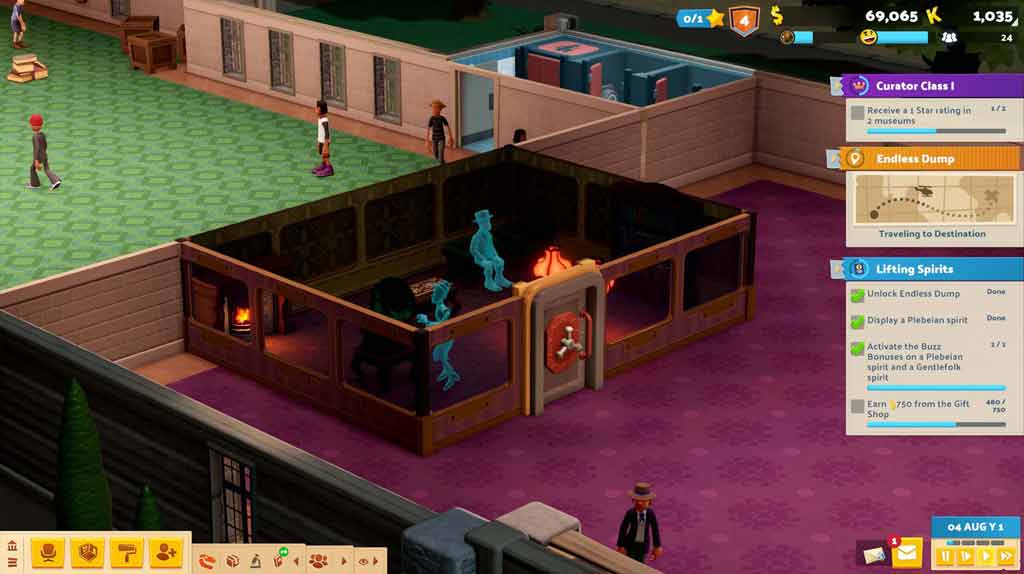This screenshot has height=574, width=1024.
Task: Pause the game speed
Action: 944,555
